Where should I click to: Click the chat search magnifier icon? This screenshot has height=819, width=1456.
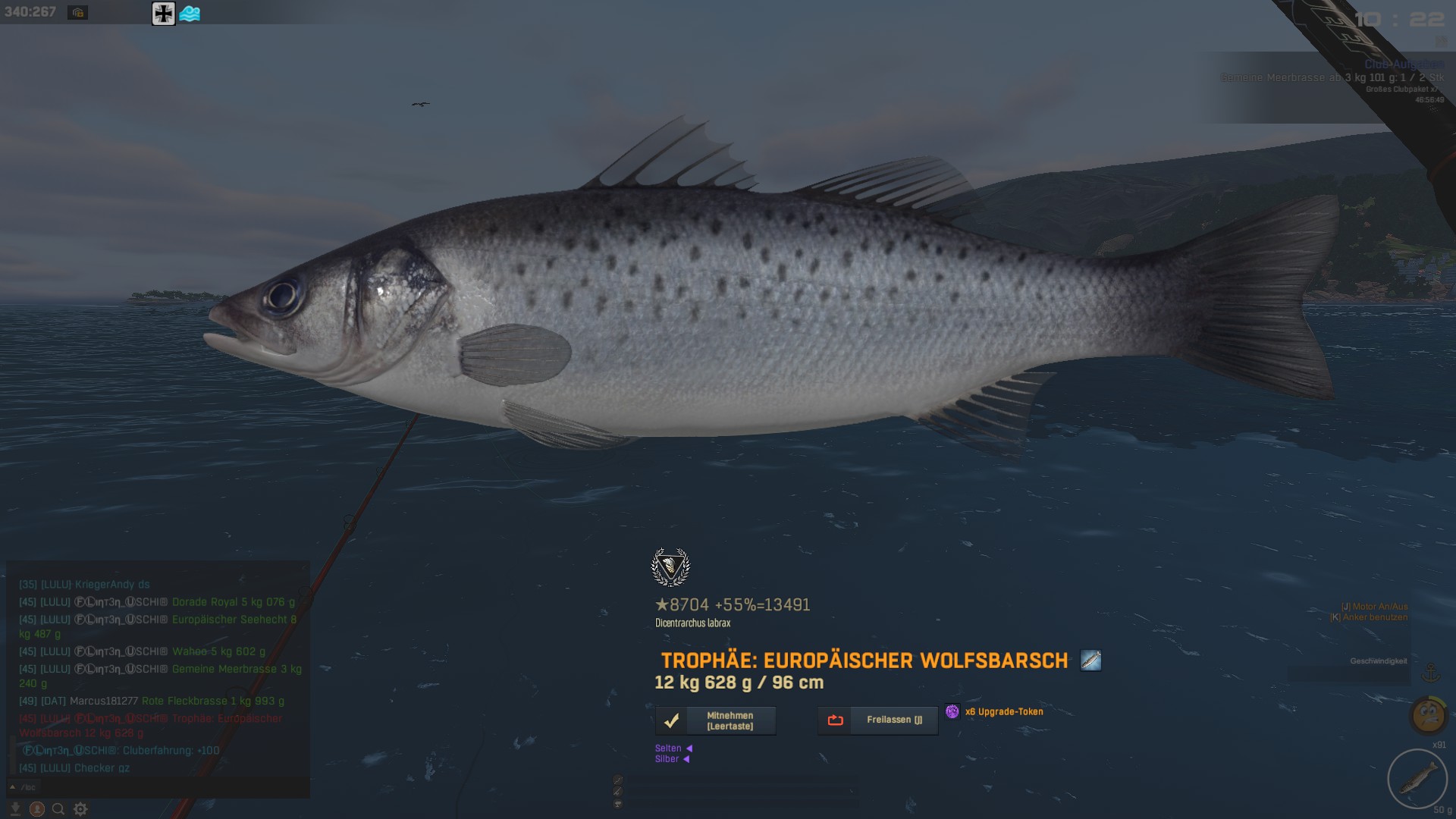[58, 809]
